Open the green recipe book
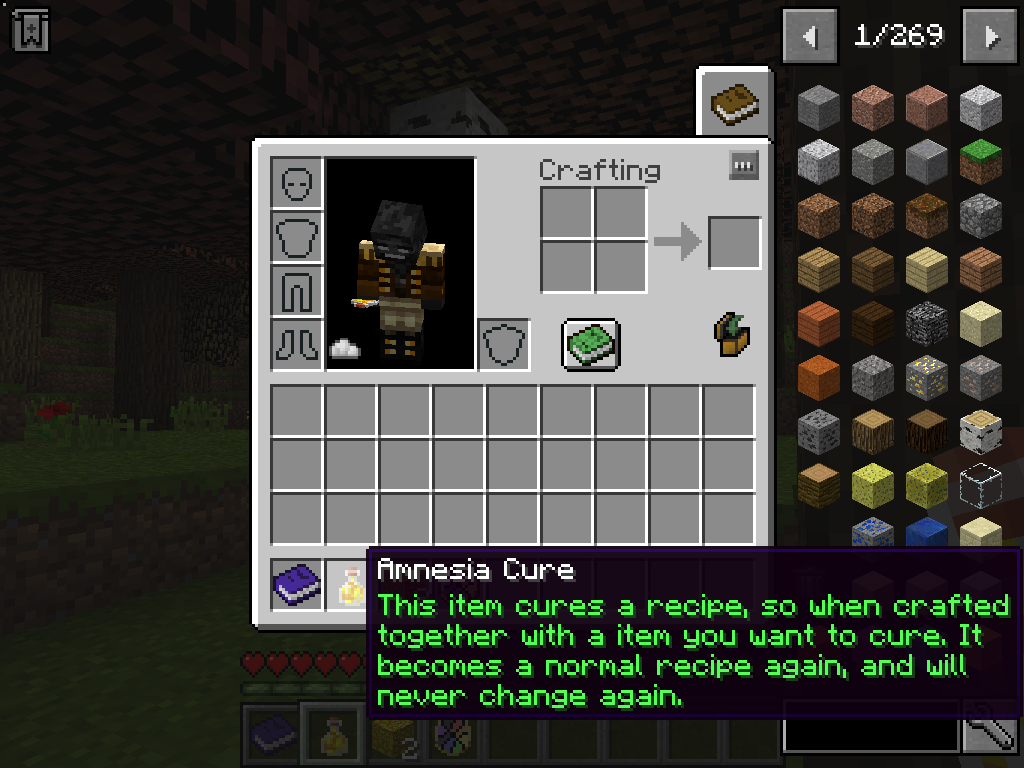 (591, 345)
